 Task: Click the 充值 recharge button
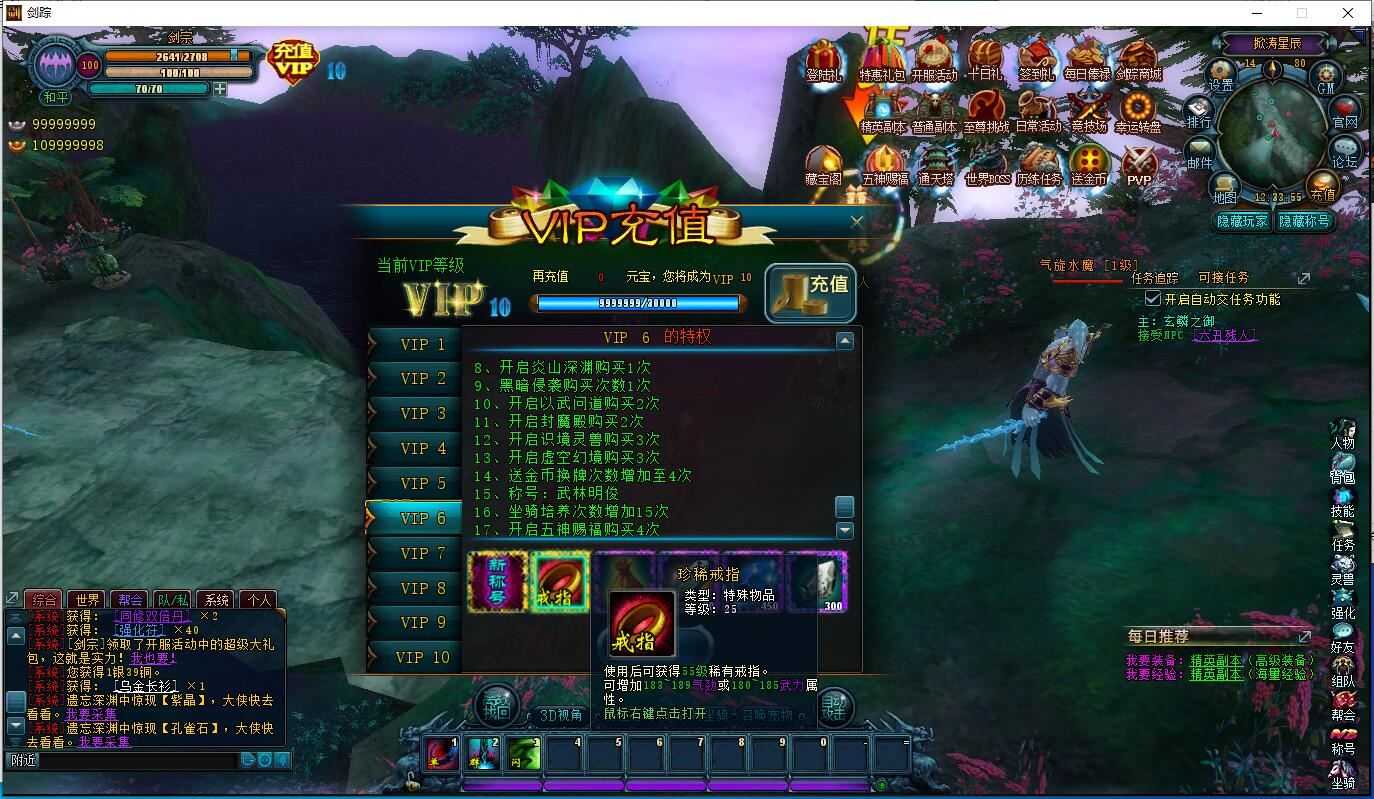click(x=811, y=293)
